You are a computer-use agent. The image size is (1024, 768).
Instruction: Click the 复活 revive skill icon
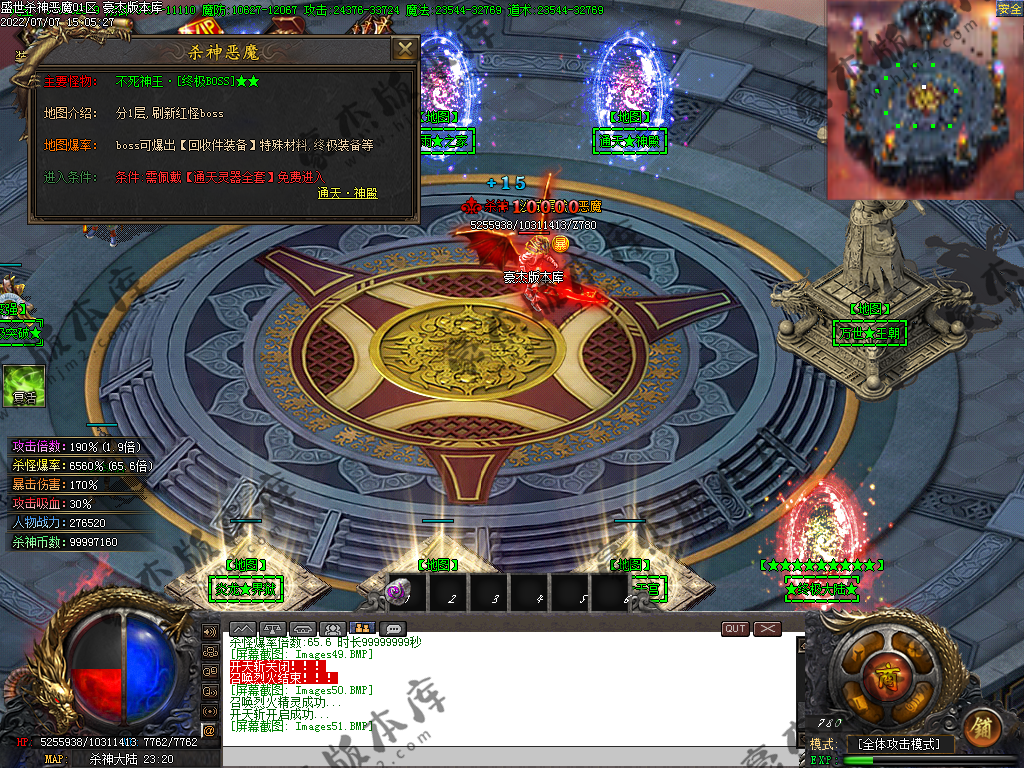click(x=24, y=386)
